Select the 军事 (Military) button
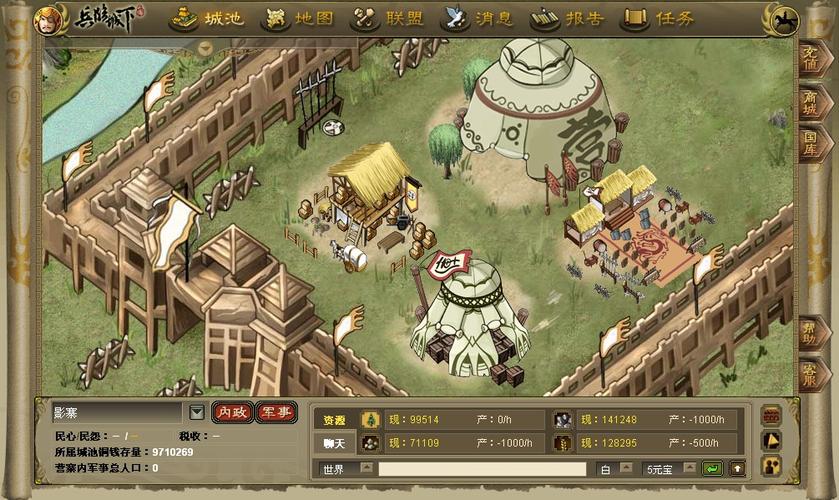 coord(276,412)
